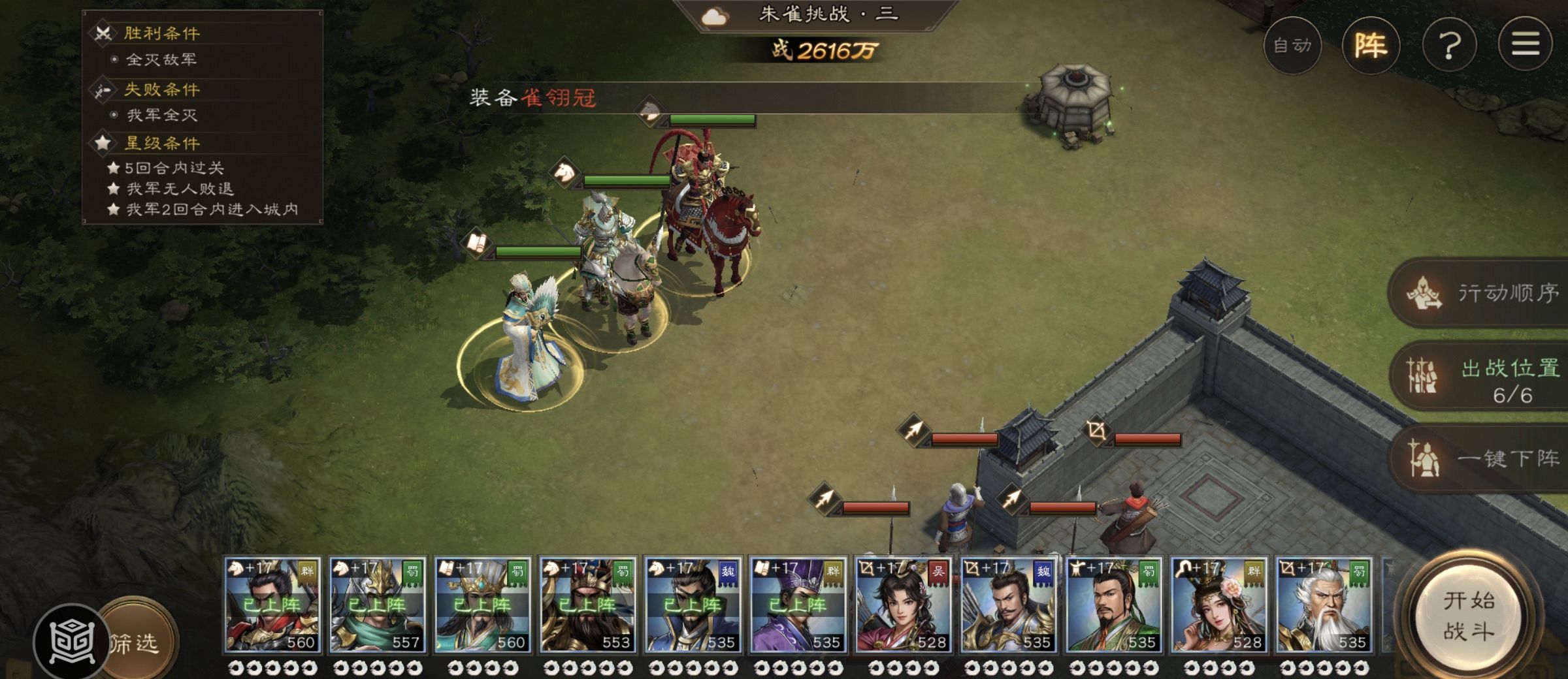
Task: Start the battle with 开始战斗
Action: pos(1469,616)
